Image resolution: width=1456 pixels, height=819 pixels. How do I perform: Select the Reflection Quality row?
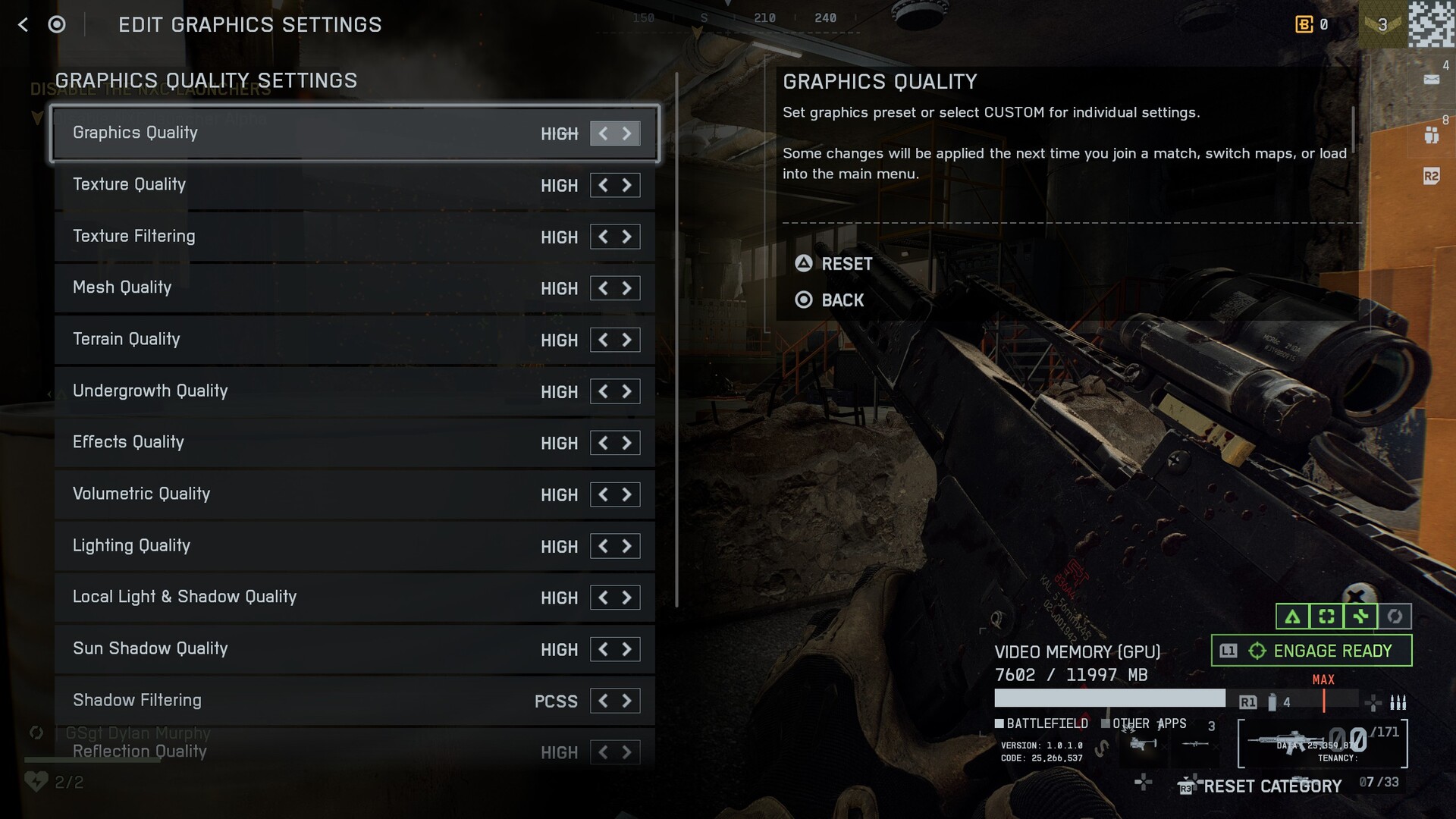[303, 752]
